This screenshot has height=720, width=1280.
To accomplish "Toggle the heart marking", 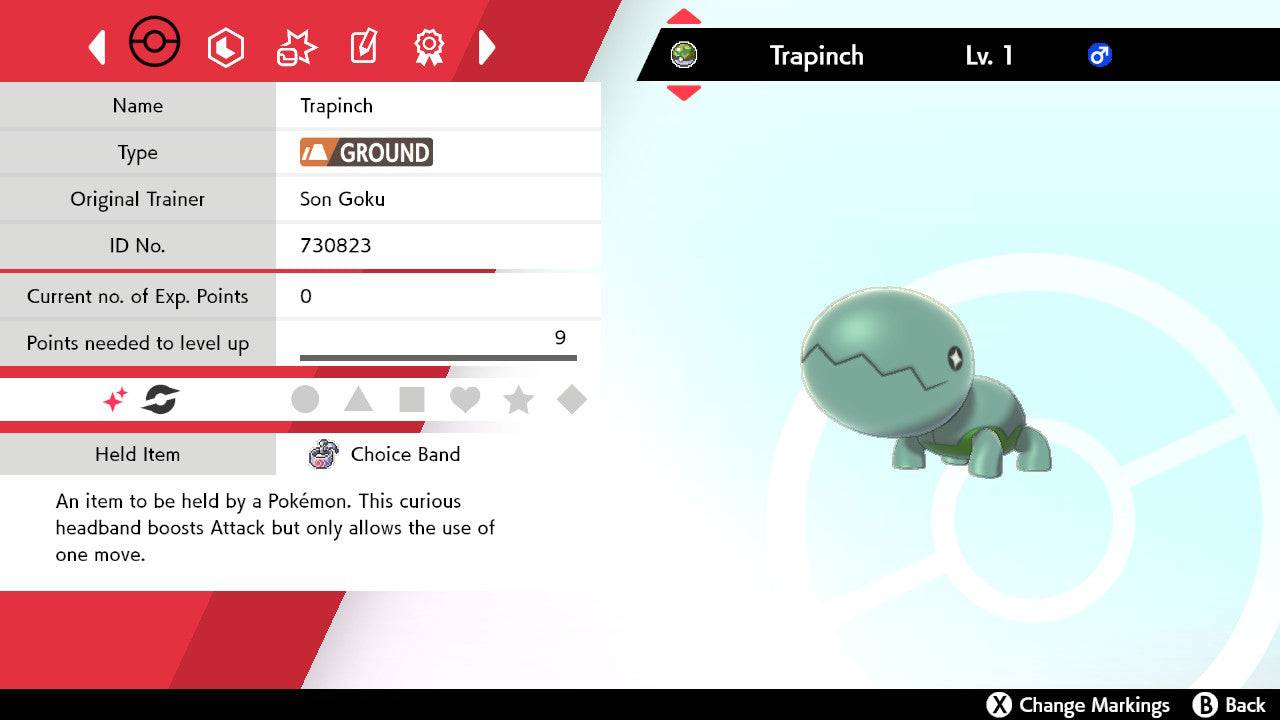I will (465, 400).
